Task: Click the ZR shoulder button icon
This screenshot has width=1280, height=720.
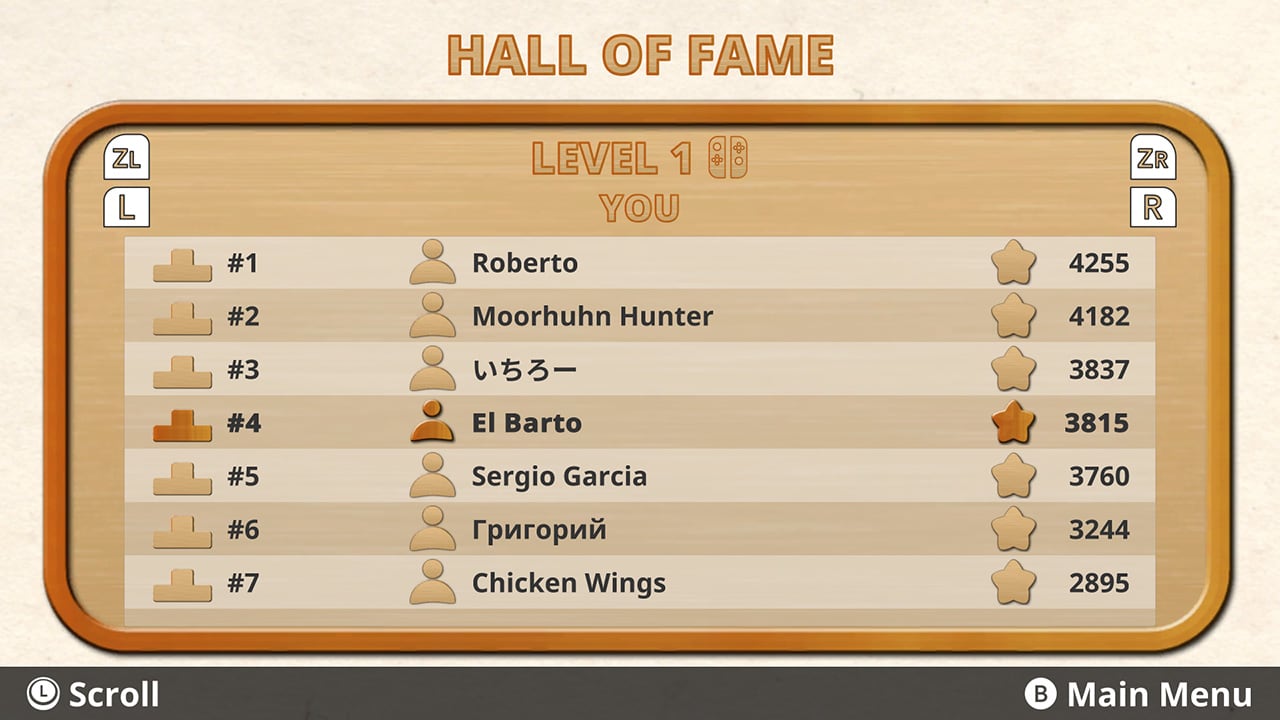Action: pos(1154,158)
